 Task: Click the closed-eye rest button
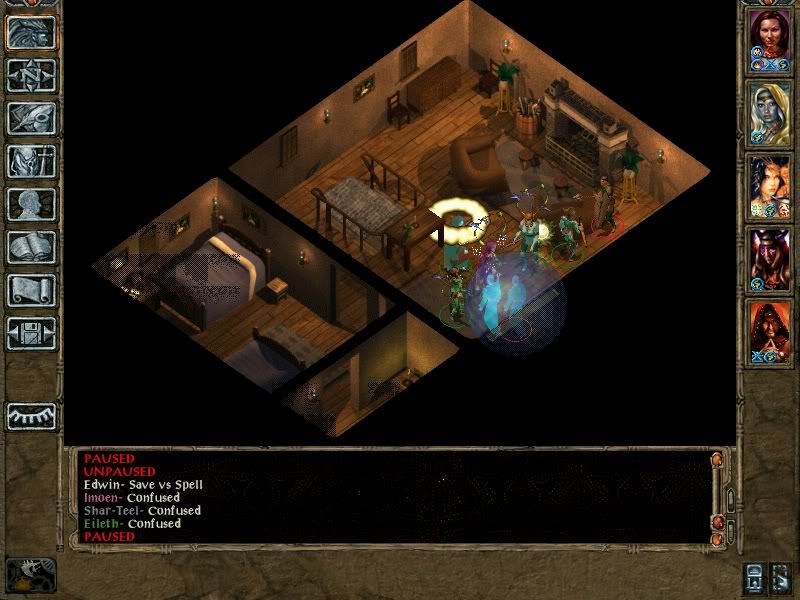click(31, 415)
